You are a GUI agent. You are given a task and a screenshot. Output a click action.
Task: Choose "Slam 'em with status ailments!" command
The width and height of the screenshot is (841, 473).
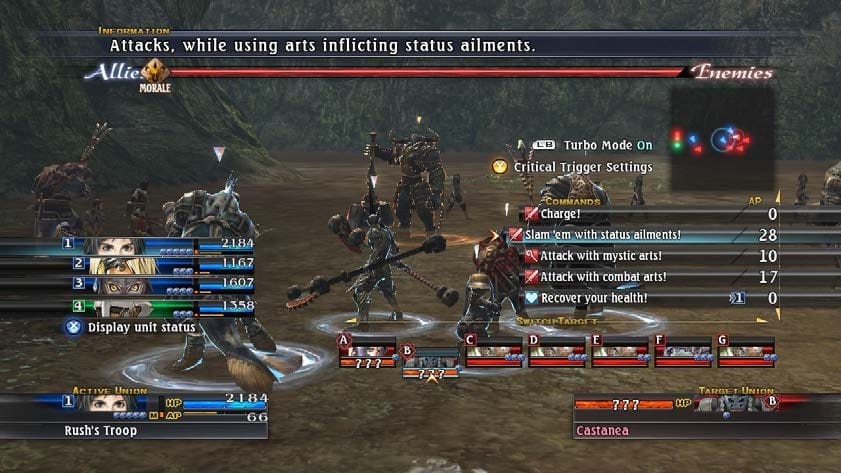click(610, 235)
